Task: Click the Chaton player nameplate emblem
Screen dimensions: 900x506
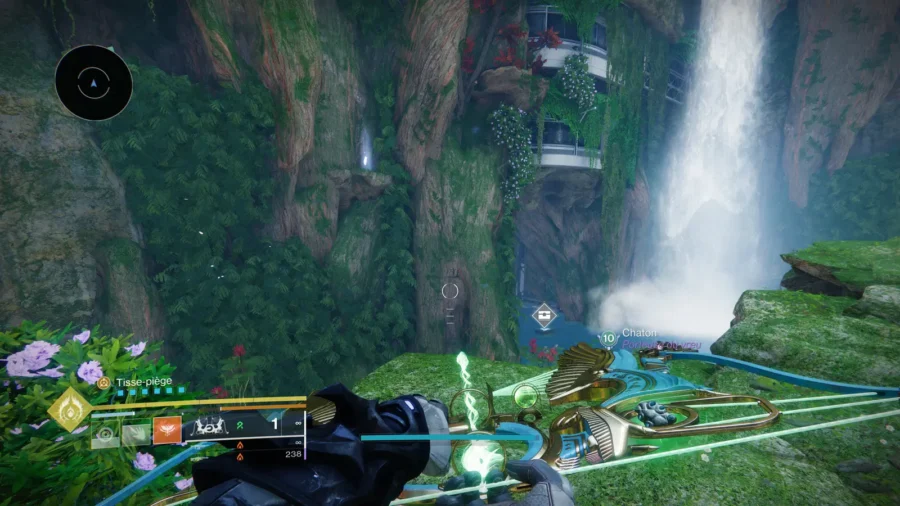Action: [x=608, y=338]
